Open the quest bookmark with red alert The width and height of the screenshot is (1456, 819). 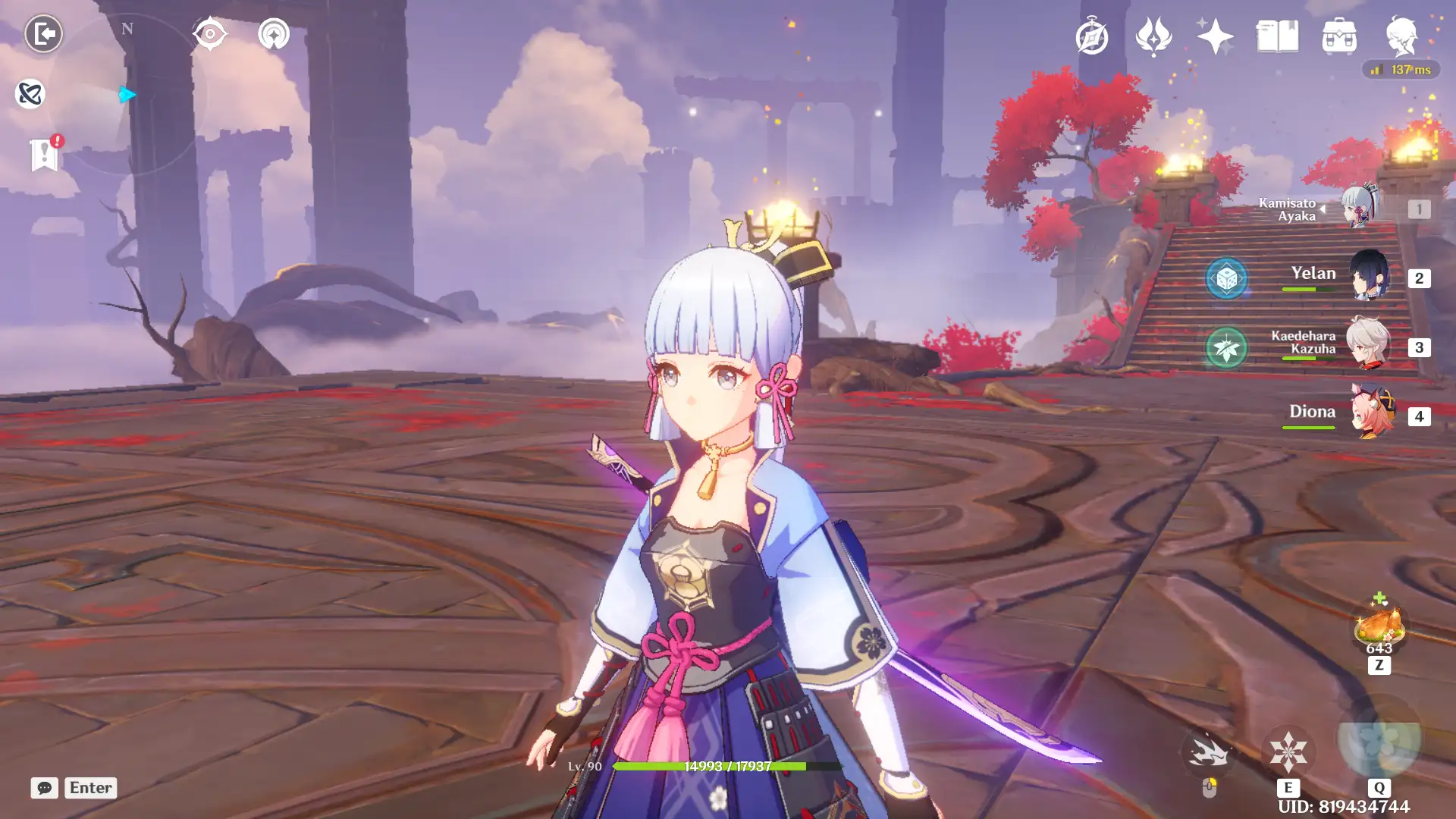tap(45, 155)
